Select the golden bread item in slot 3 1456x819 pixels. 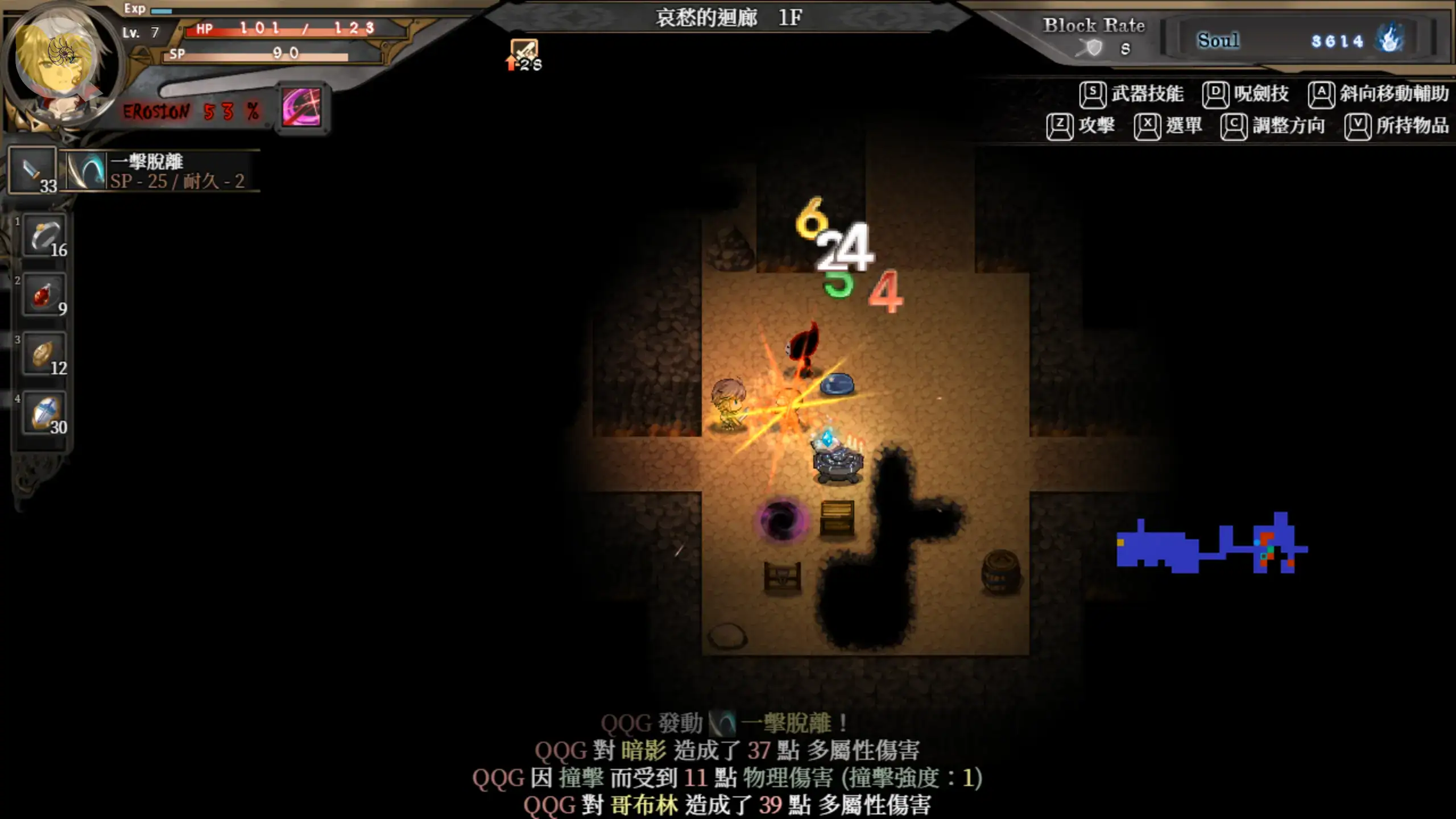pos(44,354)
